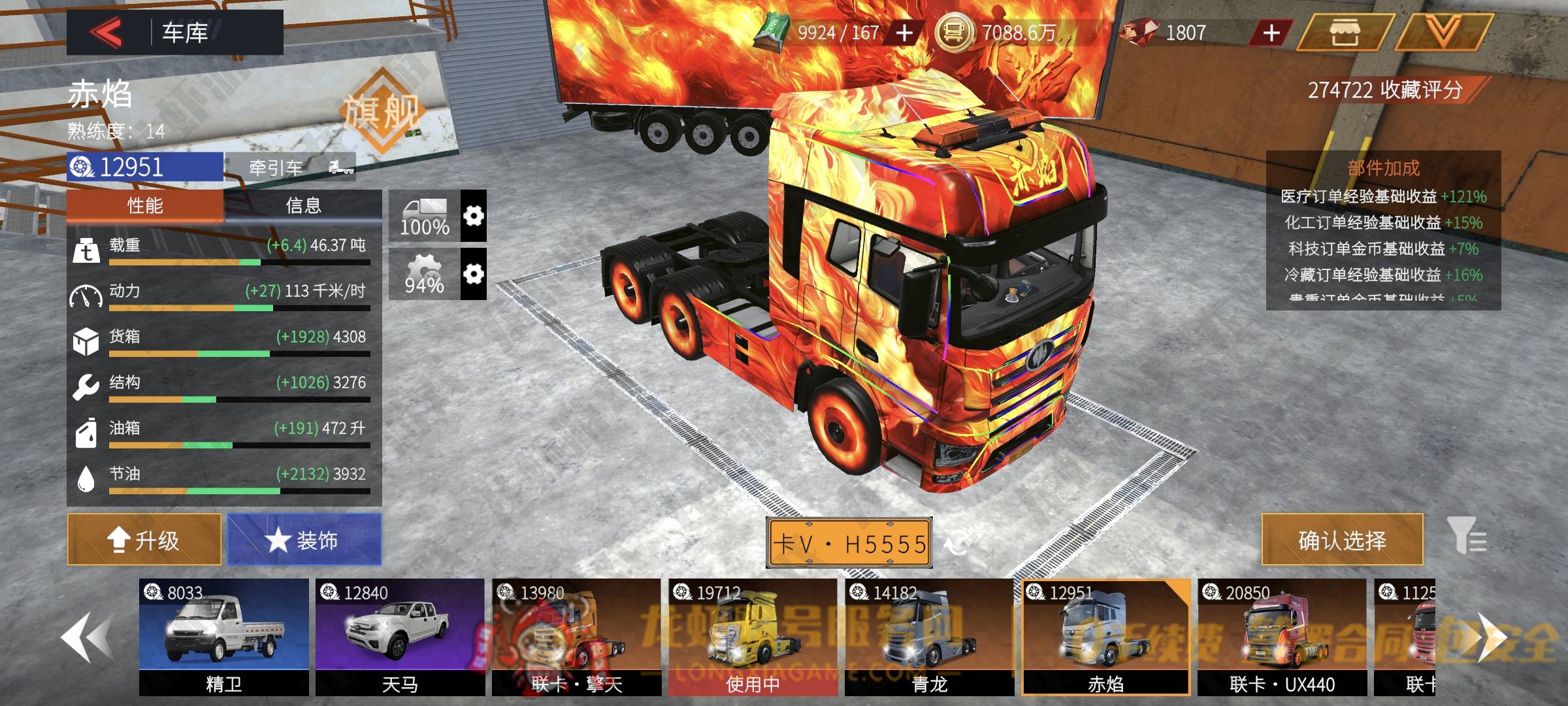Choose the 青龙 truck thumbnail
This screenshot has width=1568, height=706.
click(x=929, y=637)
